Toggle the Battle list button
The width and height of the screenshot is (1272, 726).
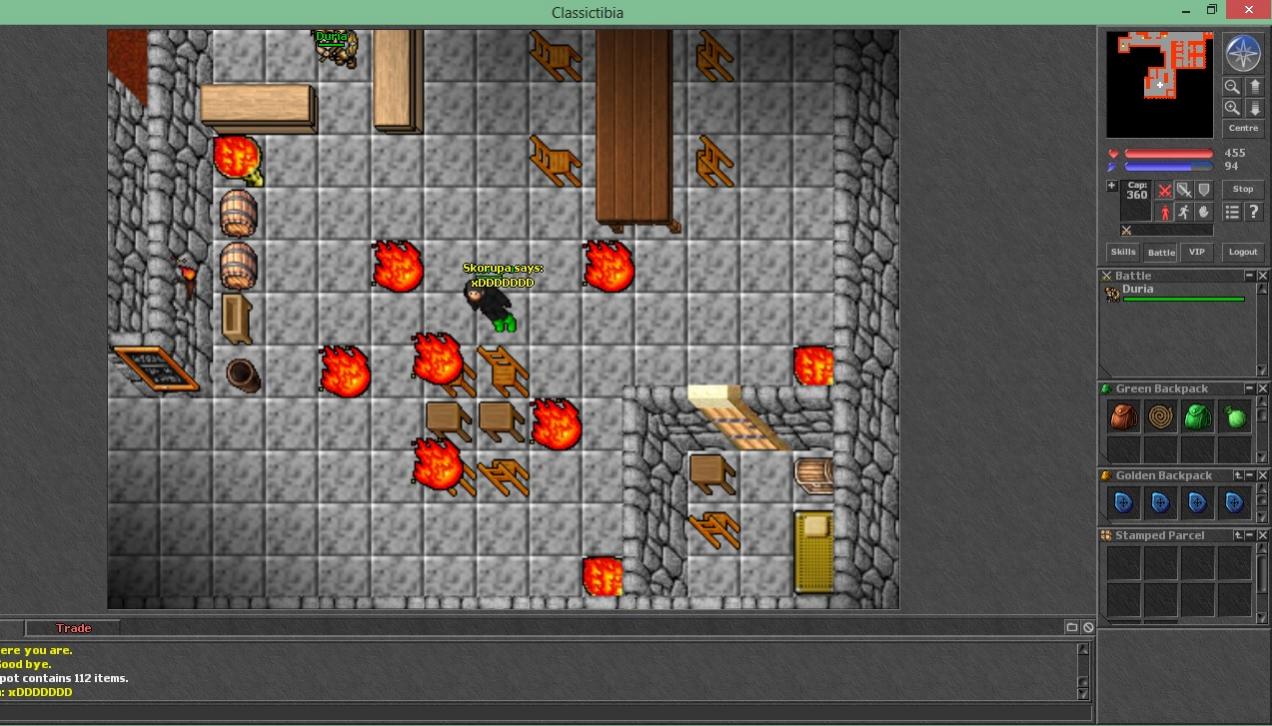coord(1161,252)
